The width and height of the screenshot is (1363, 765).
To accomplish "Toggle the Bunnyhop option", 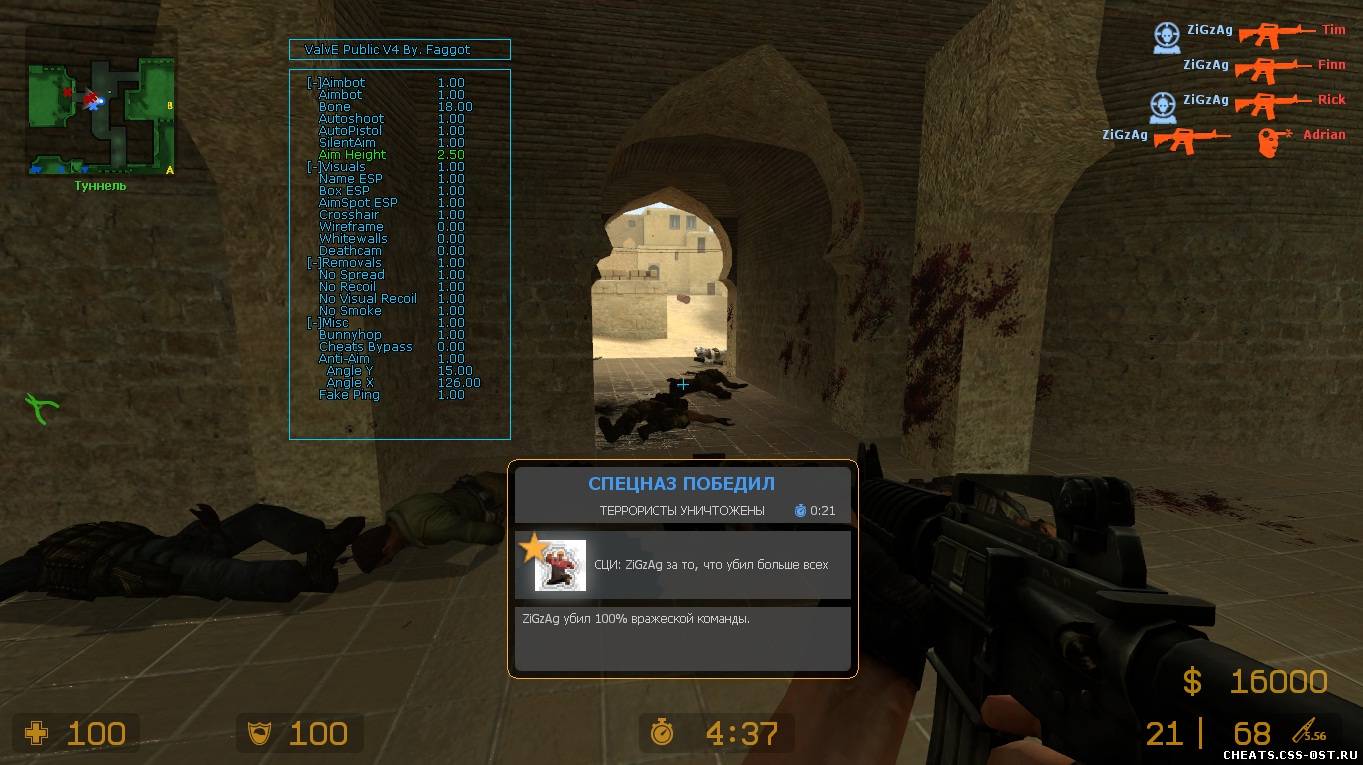I will click(x=350, y=335).
